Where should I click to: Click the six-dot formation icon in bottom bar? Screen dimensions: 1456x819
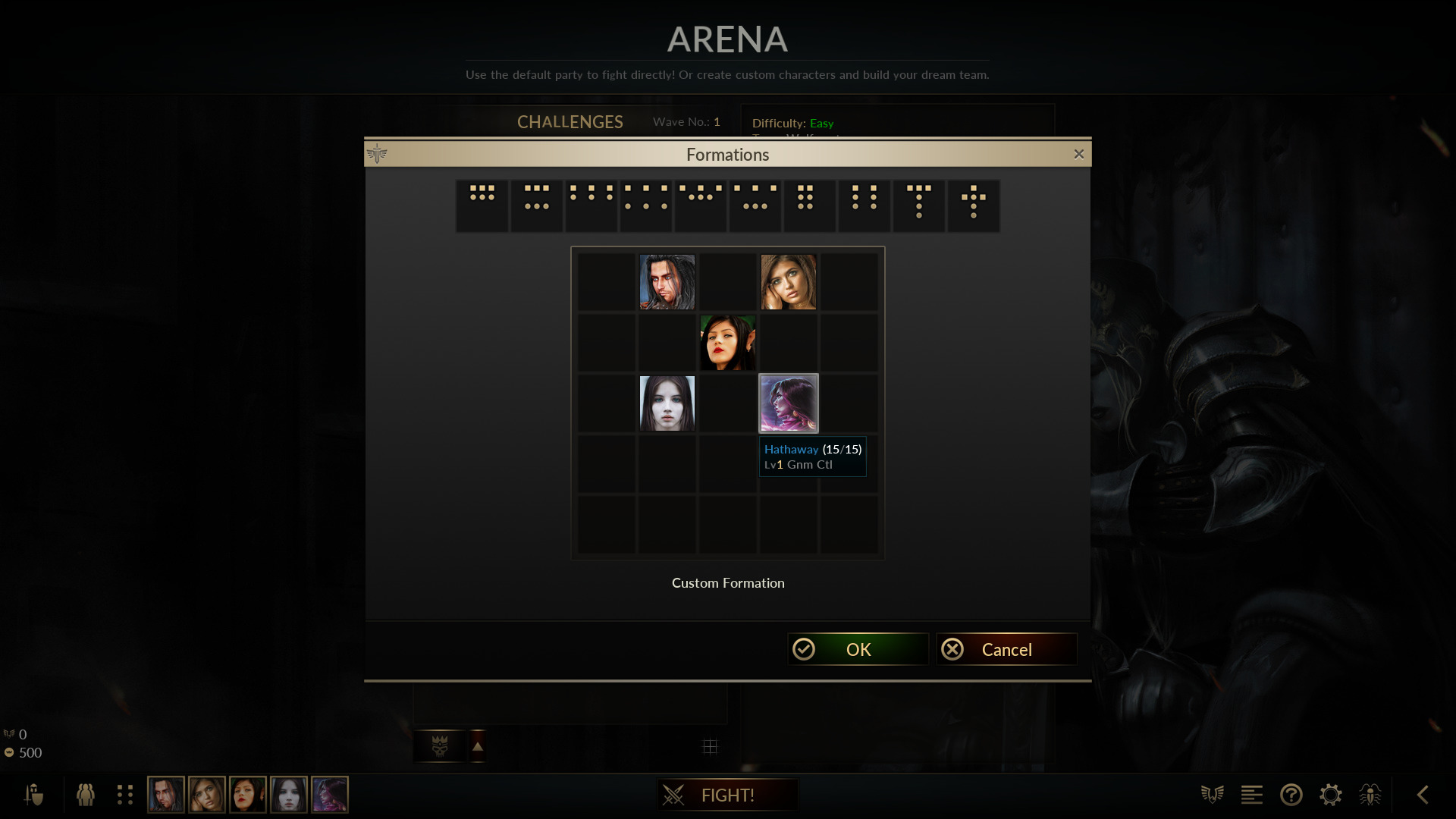pos(125,795)
